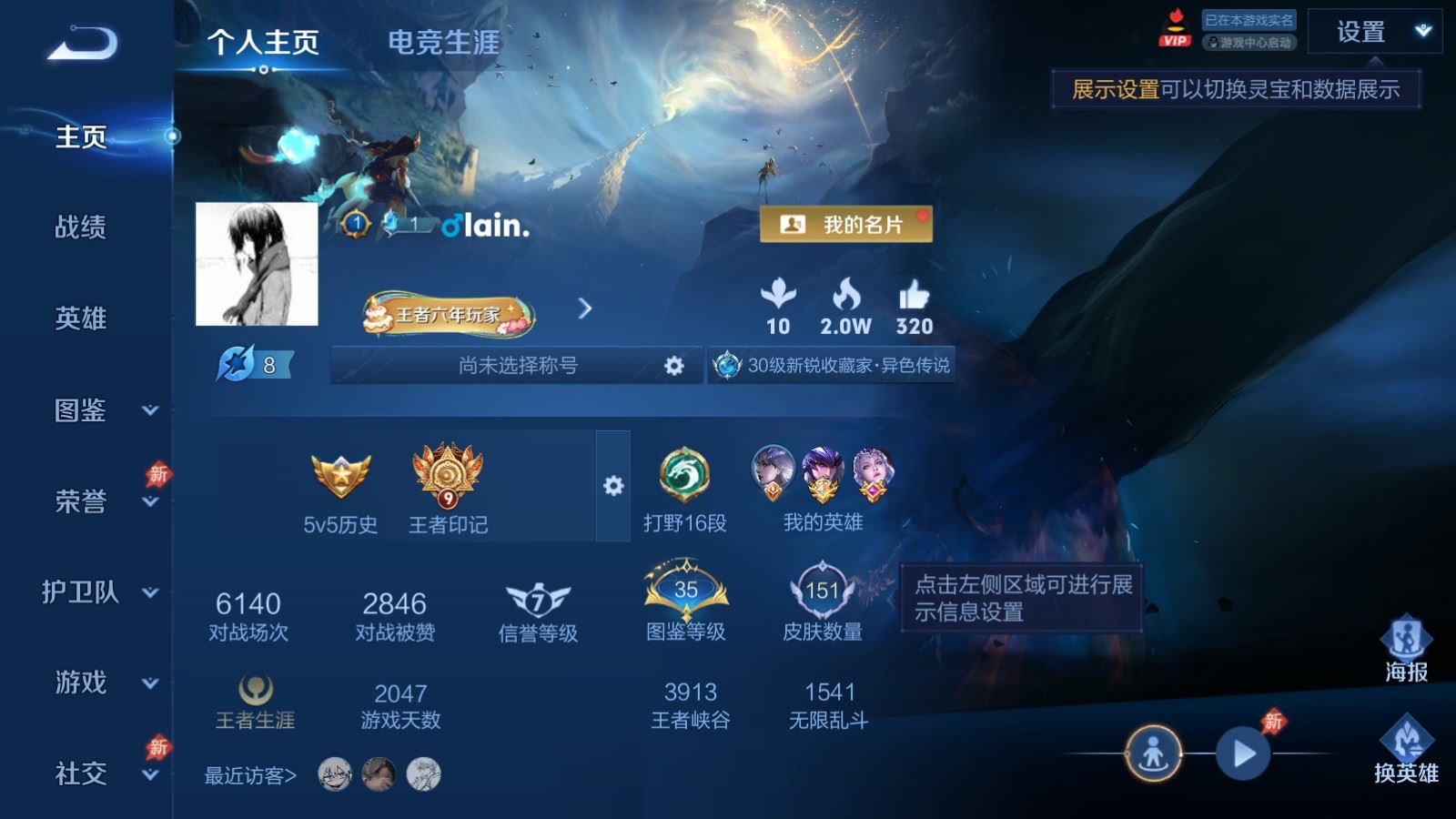The image size is (1456, 819).
Task: Click the 皮肤数量 skin count icon
Action: [x=824, y=587]
